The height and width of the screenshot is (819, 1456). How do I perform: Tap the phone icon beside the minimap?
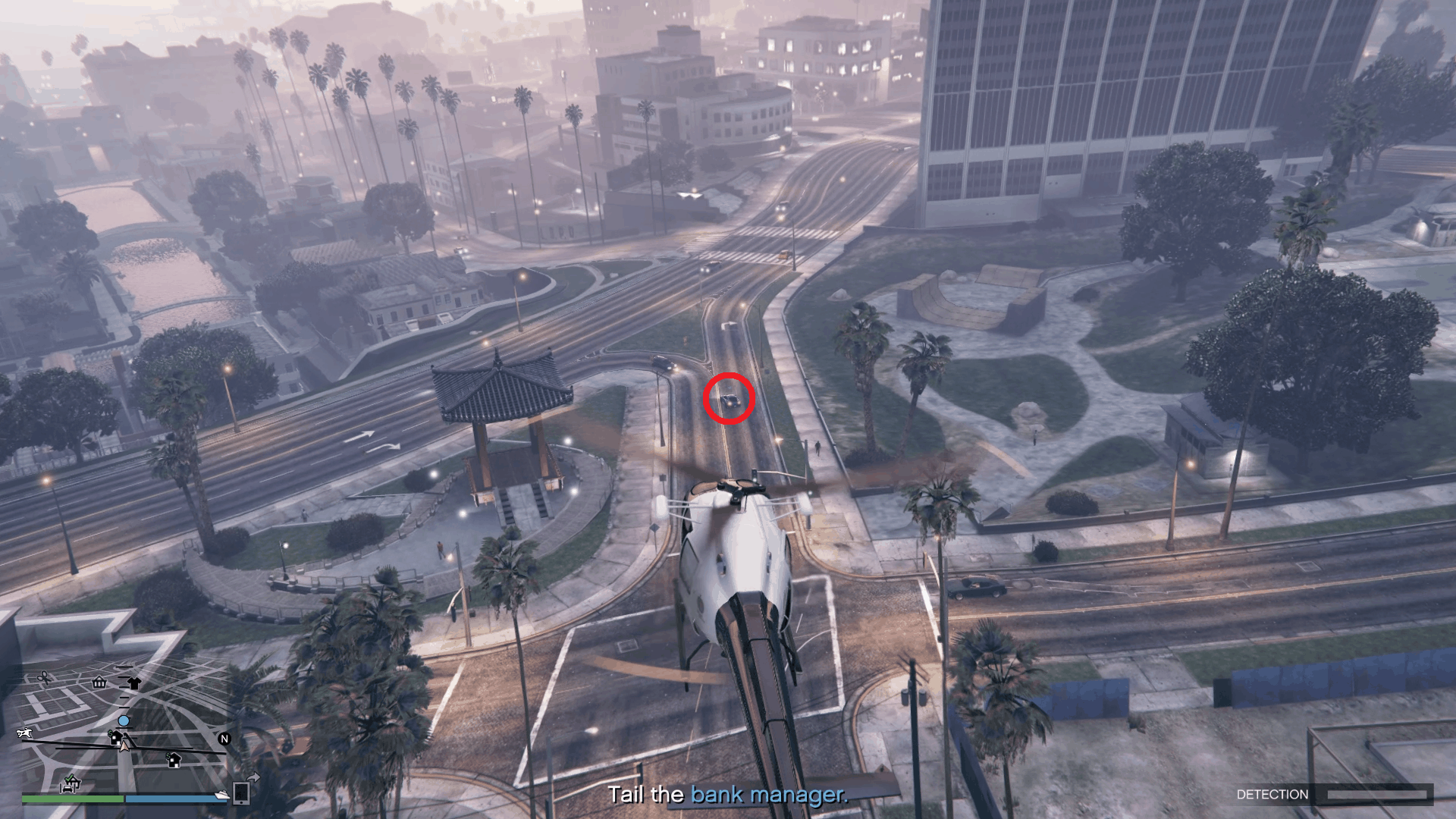[x=240, y=795]
